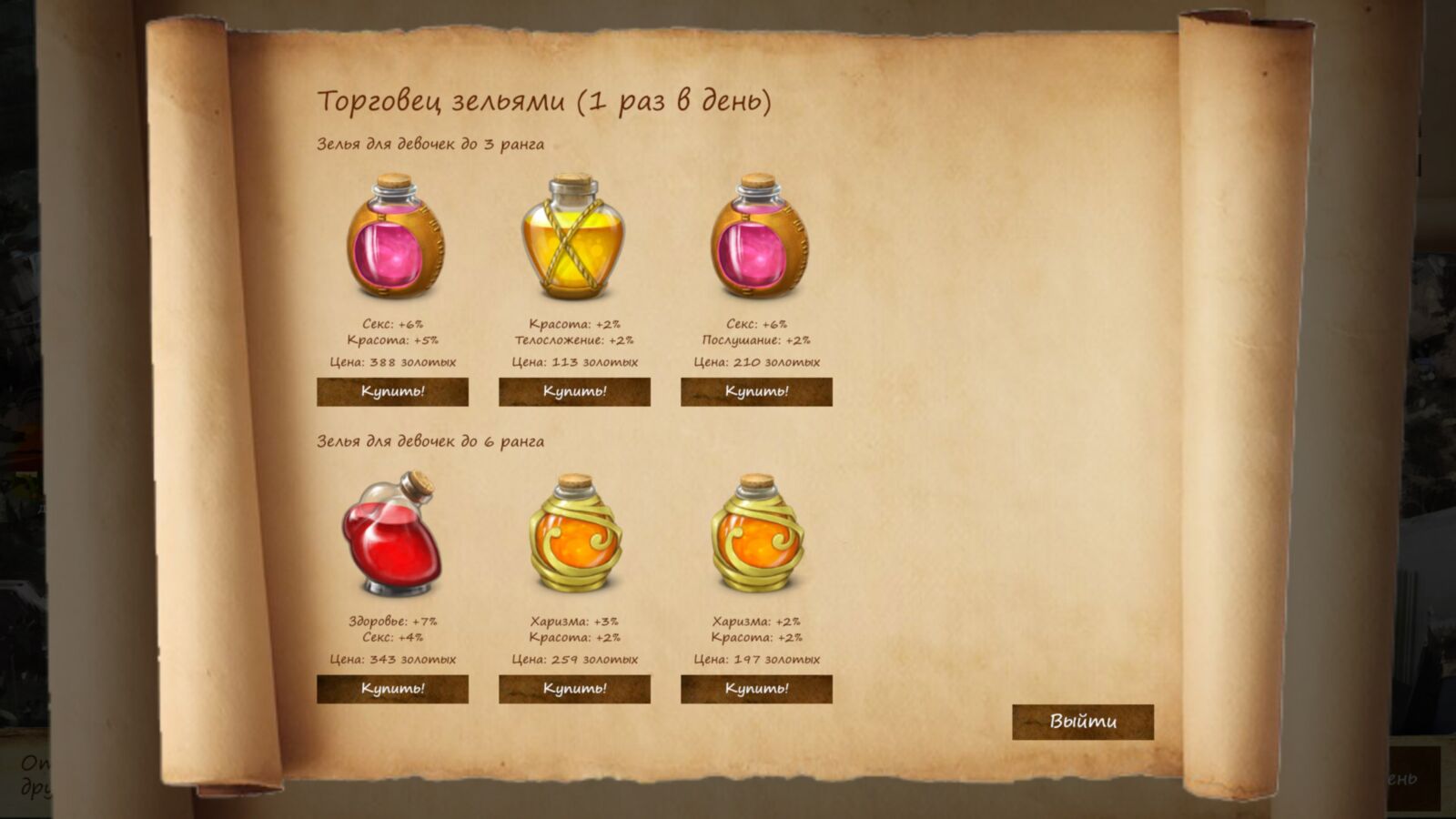Select the red heart-shaped health potion icon
Image resolution: width=1456 pixels, height=819 pixels.
click(x=391, y=534)
